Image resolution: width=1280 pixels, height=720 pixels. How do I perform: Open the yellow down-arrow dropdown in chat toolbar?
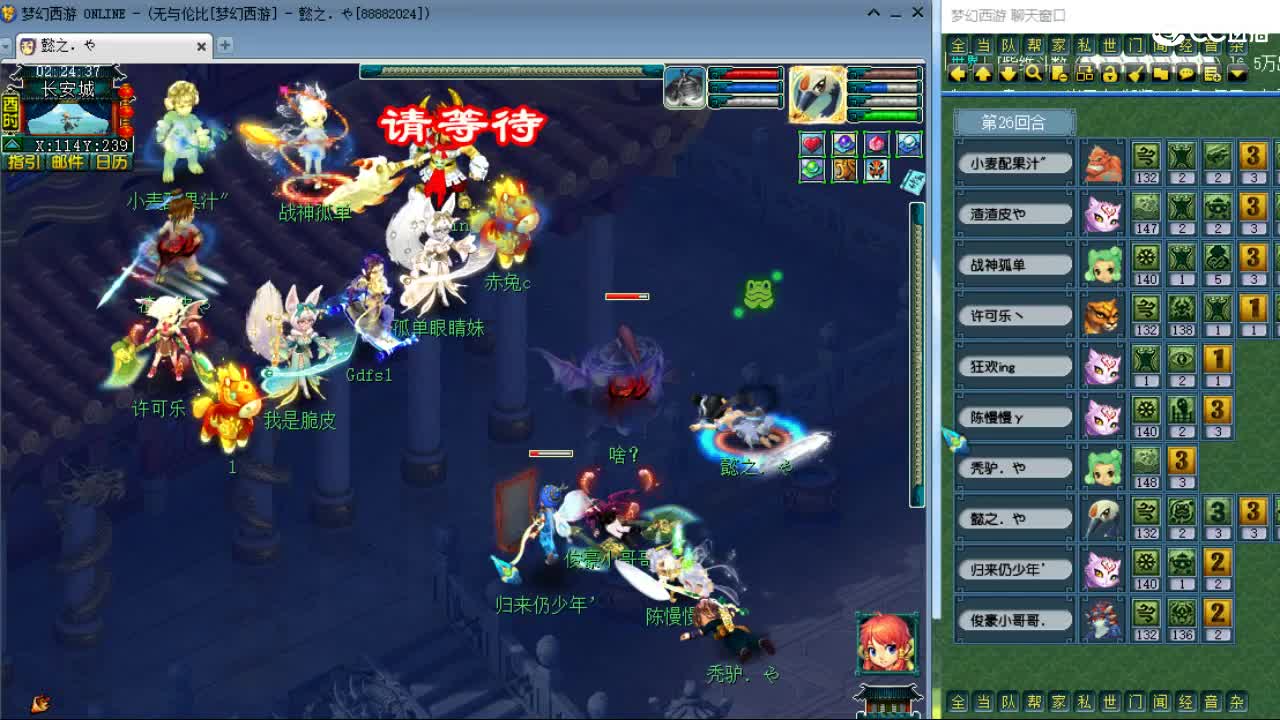coord(1238,75)
